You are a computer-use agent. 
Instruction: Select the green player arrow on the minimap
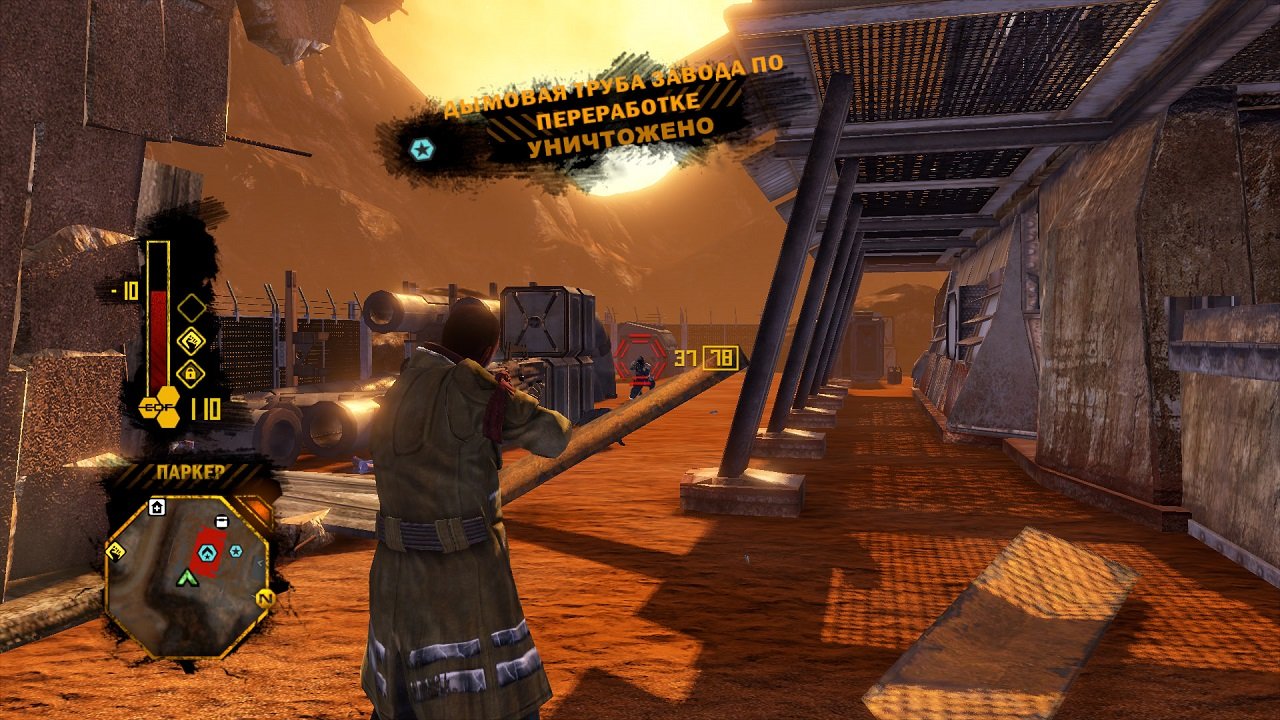[187, 577]
